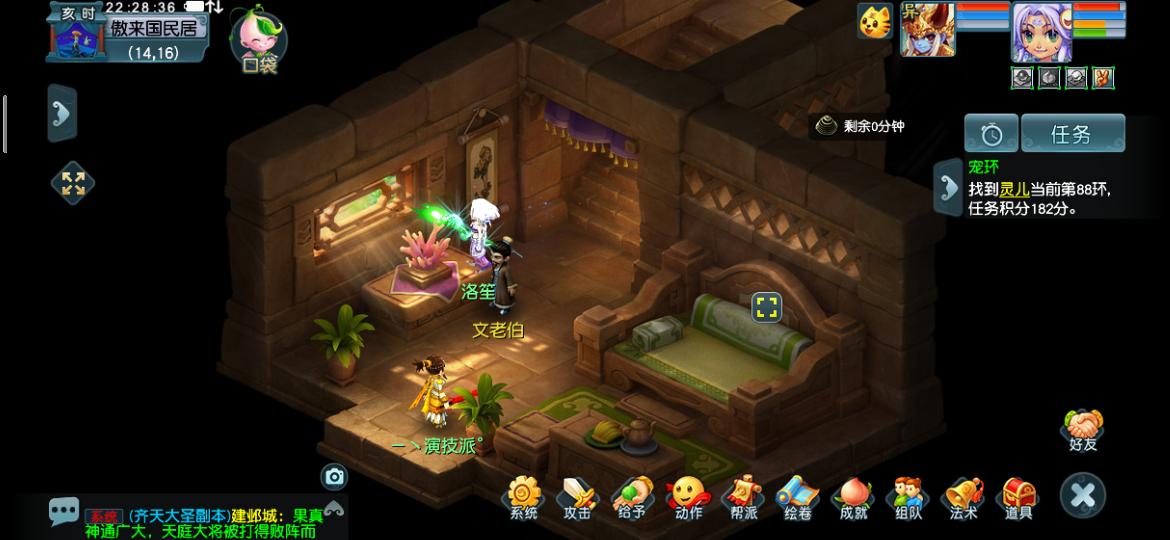Open the chat bubble window

pos(64,512)
